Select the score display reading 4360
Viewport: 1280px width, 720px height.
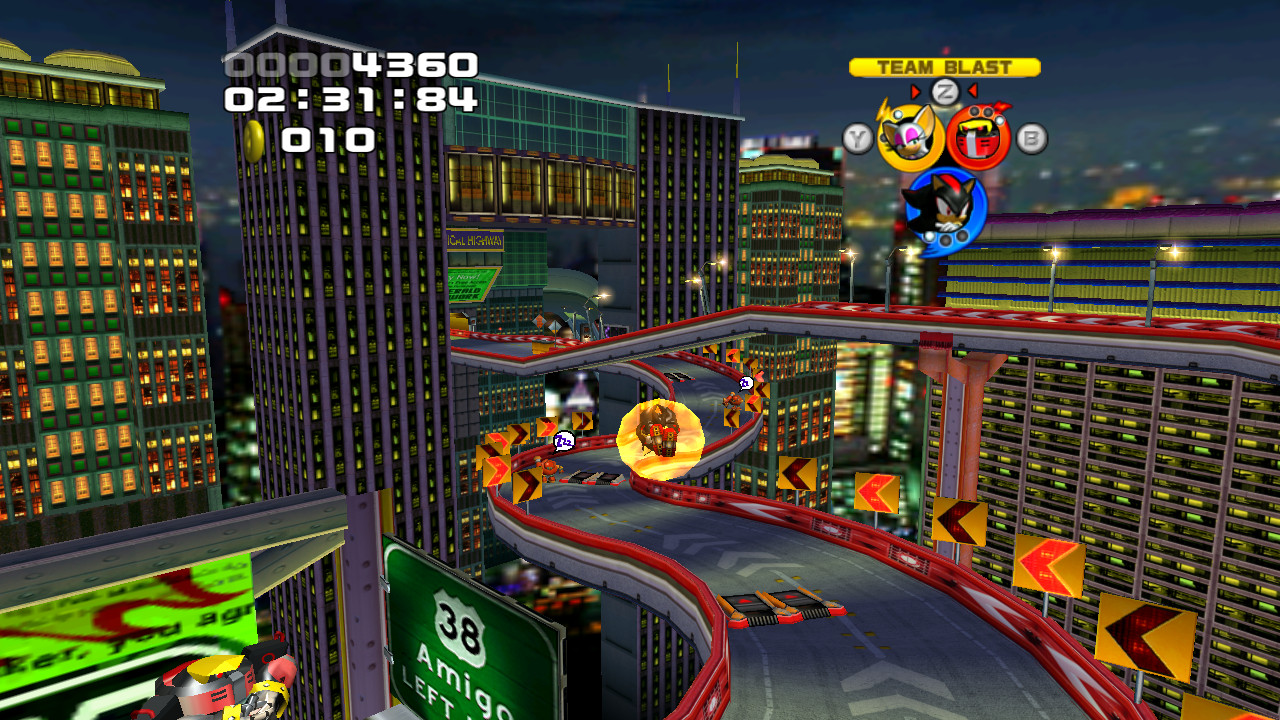(x=350, y=62)
